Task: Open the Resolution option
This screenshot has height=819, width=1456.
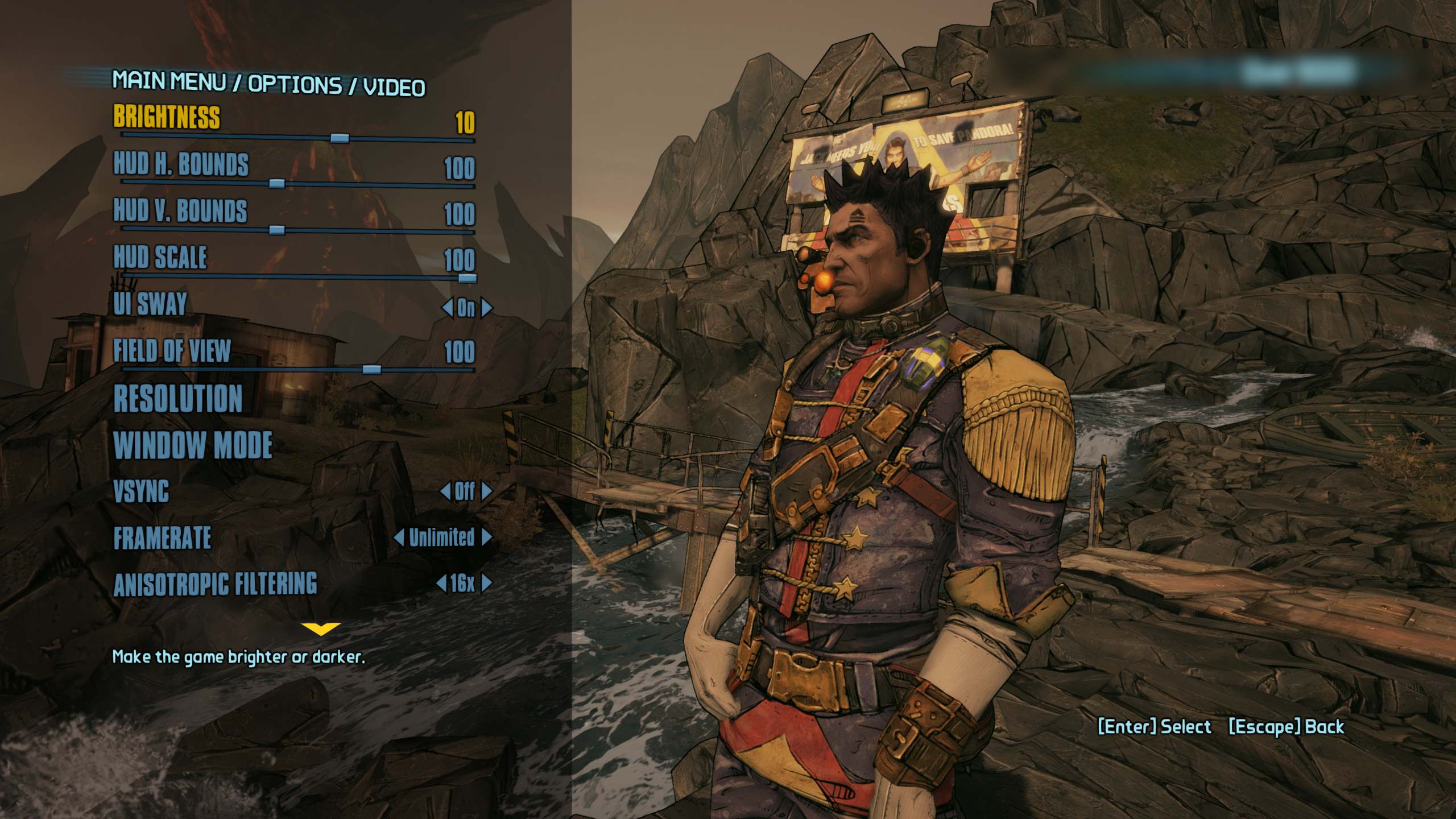Action: coord(178,398)
